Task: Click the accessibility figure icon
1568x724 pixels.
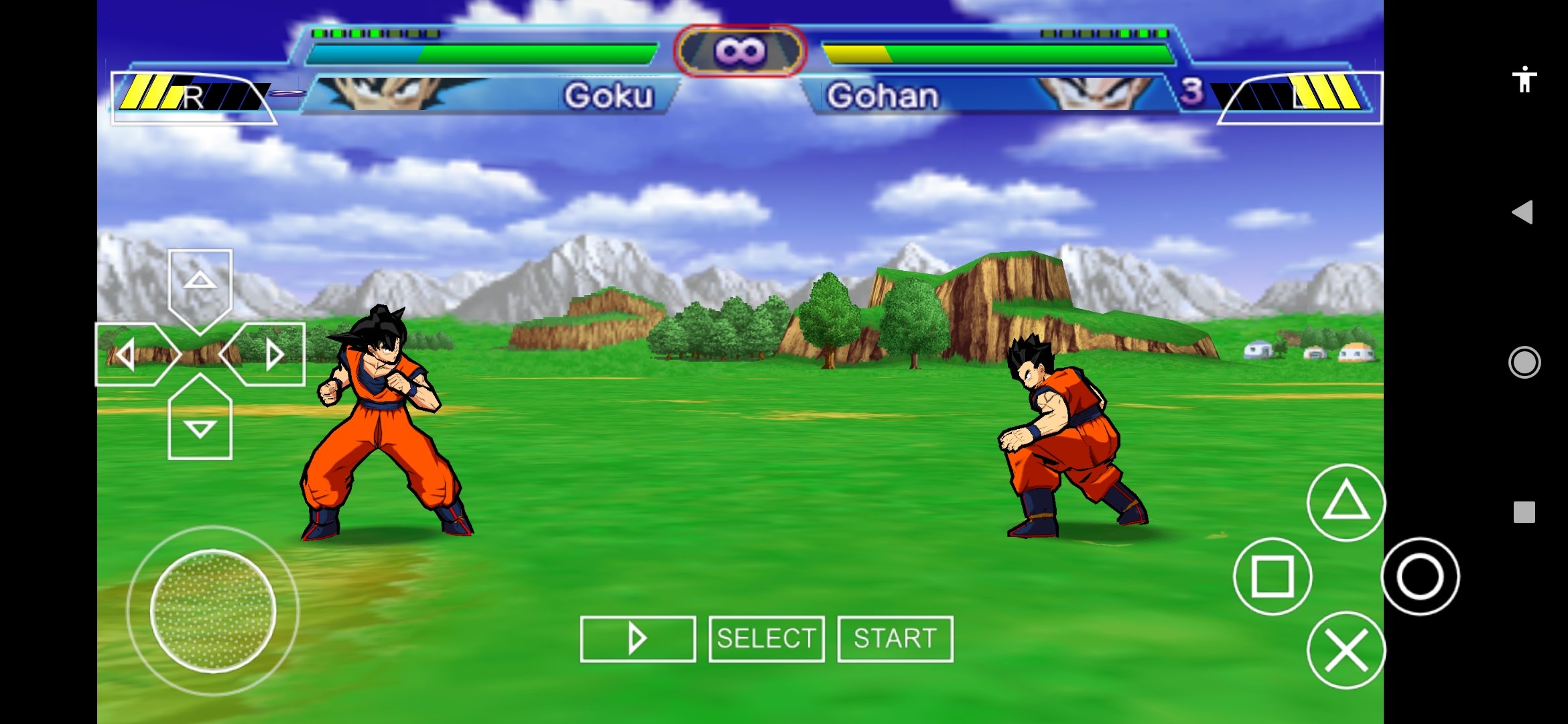Action: 1524,79
